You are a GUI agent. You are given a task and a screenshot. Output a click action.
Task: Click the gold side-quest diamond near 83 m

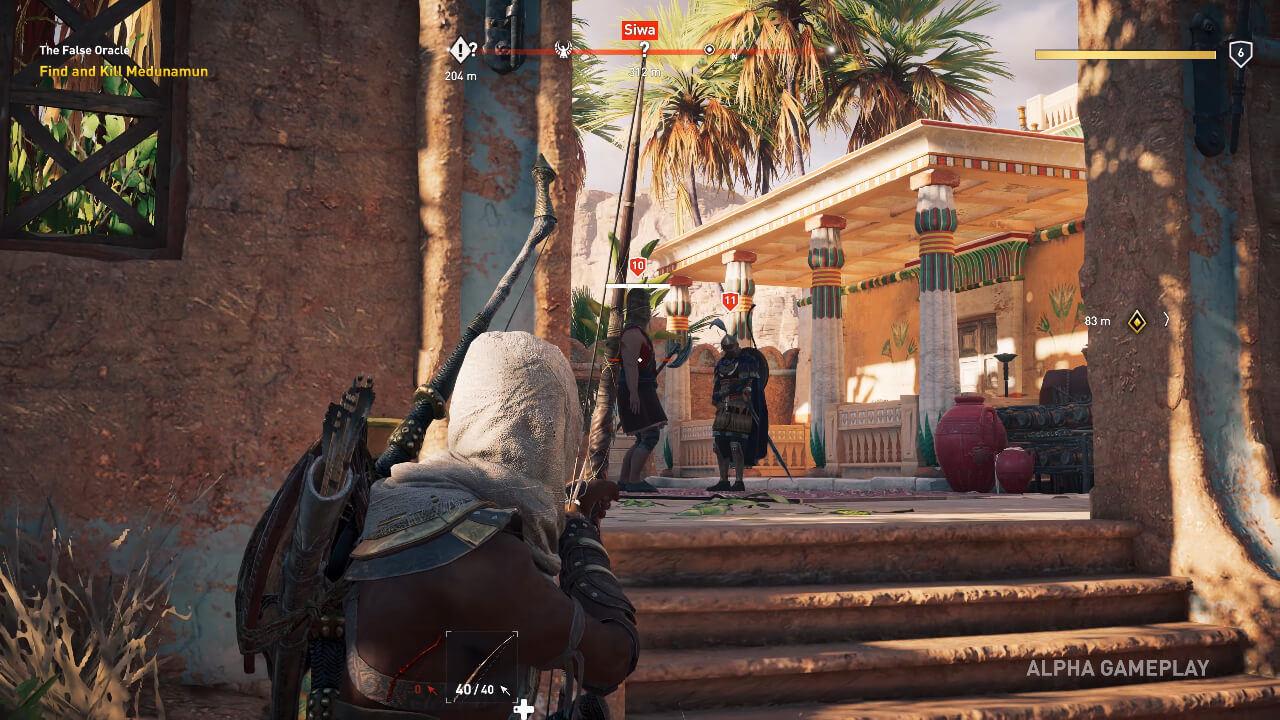point(1136,320)
